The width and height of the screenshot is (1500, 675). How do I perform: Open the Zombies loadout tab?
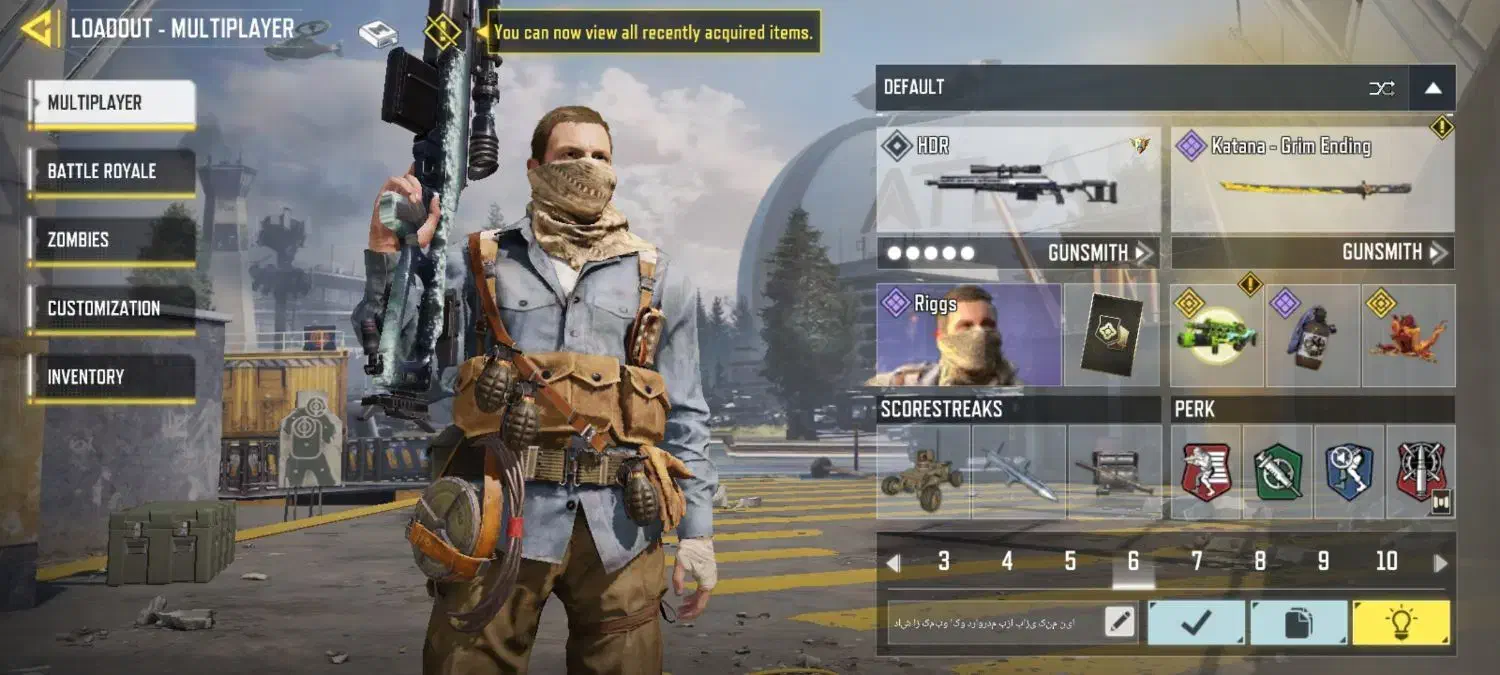(x=112, y=240)
